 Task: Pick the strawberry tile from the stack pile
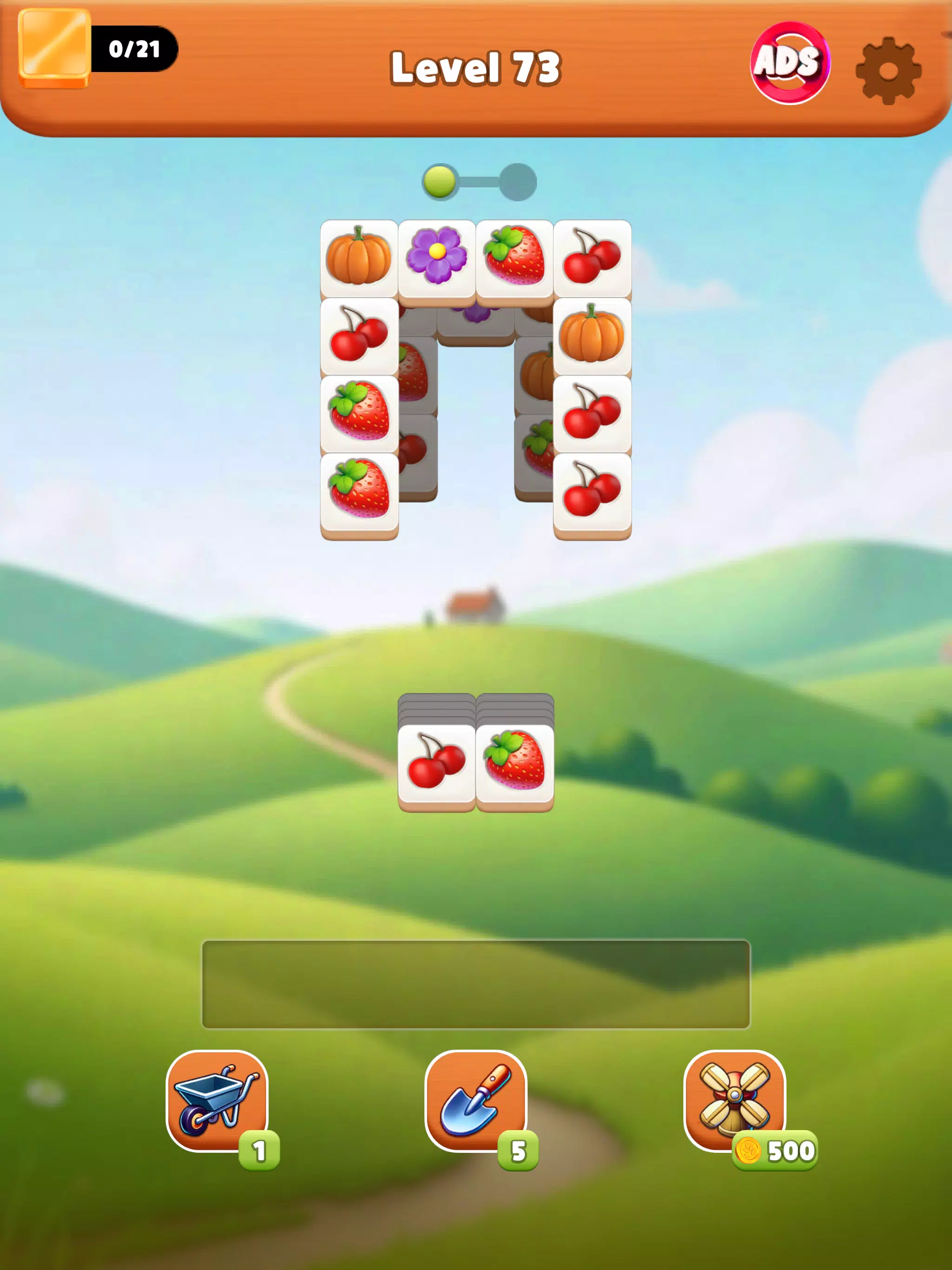click(x=515, y=764)
